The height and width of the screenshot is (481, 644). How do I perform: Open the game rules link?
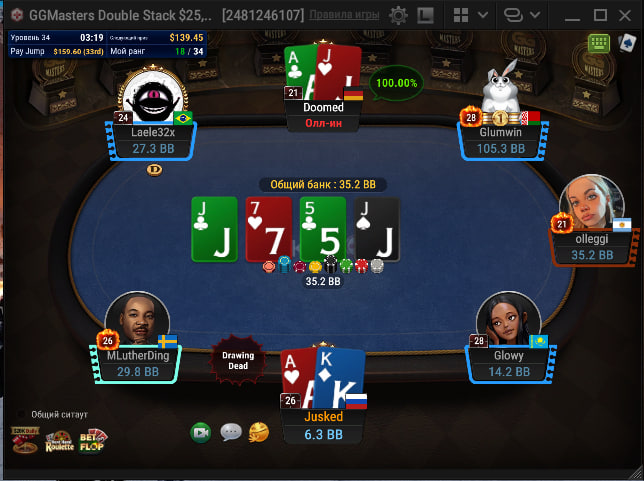343,15
